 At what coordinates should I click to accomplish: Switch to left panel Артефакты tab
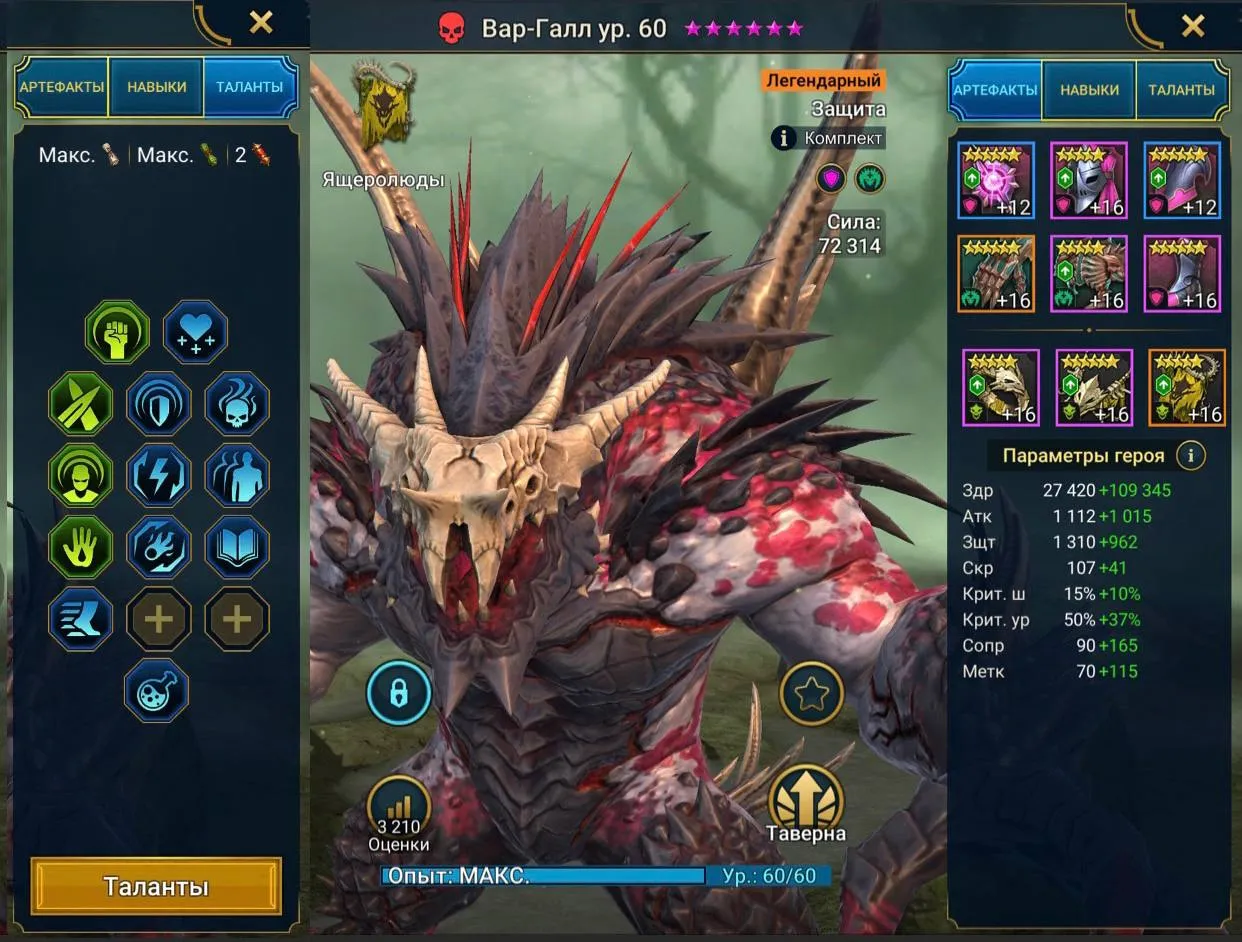tap(61, 87)
